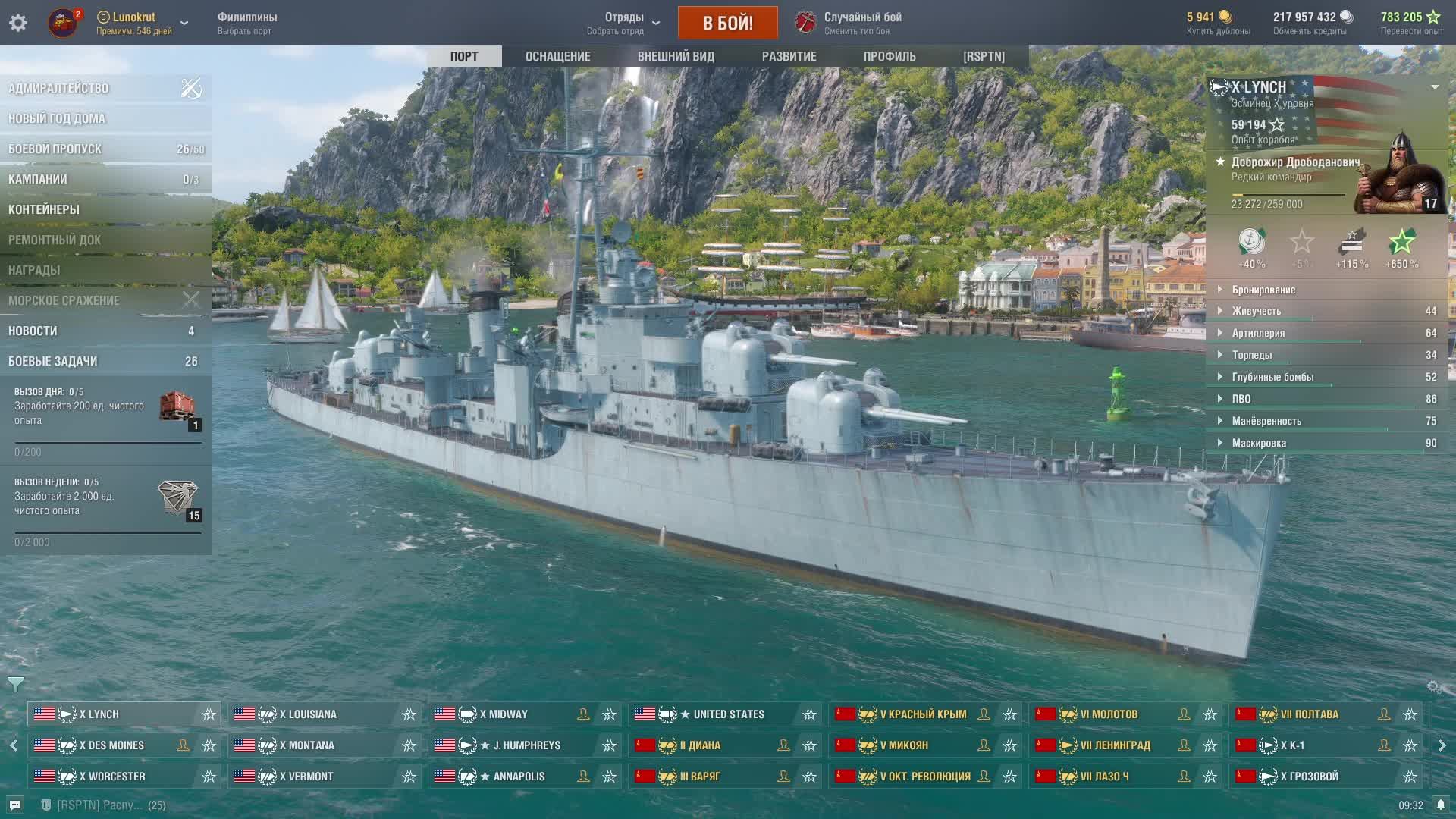Open the АДМИРАЛТЕЙСТВО menu entry

coord(59,88)
